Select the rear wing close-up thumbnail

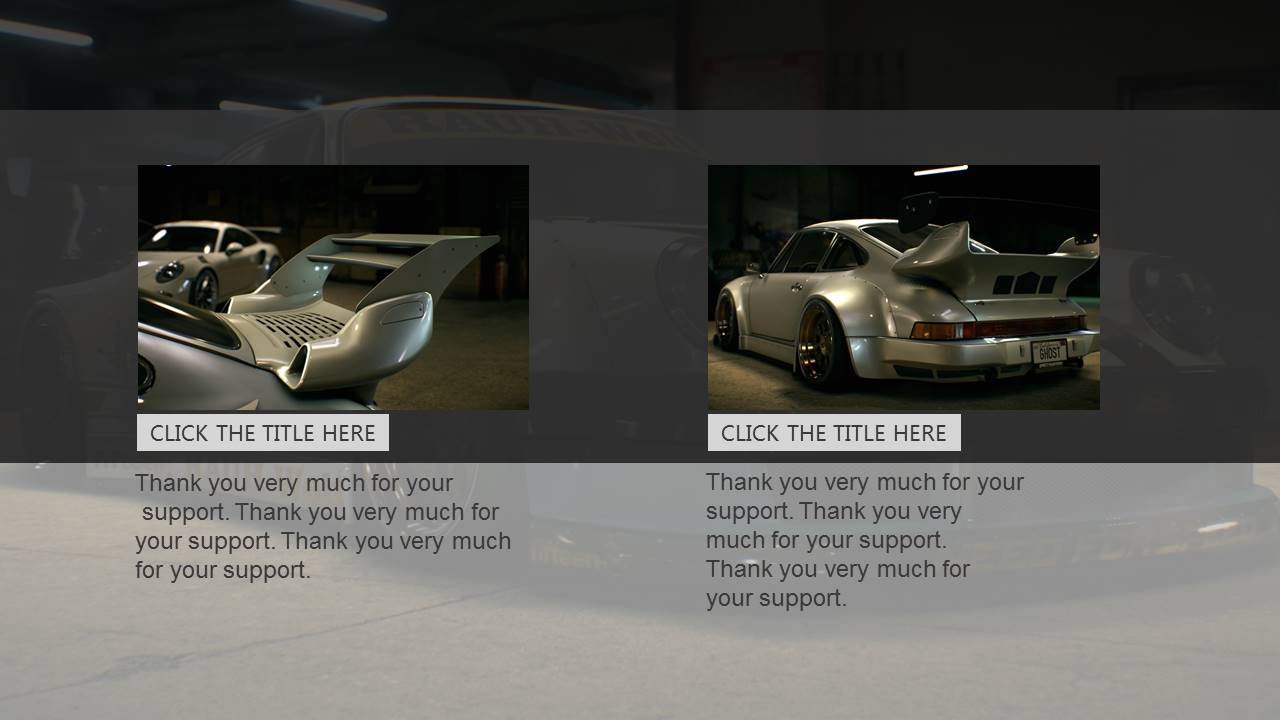point(333,287)
